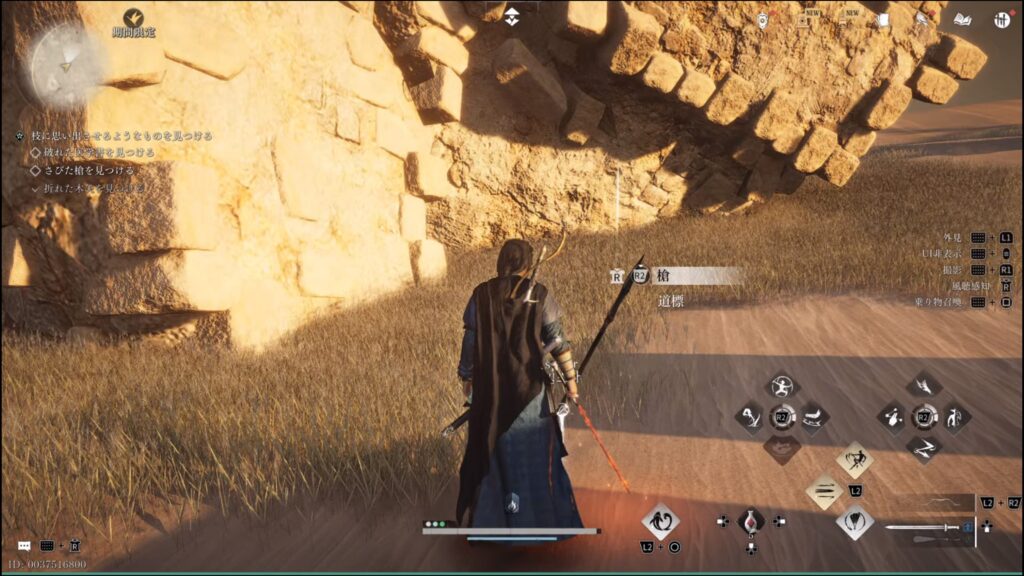This screenshot has width=1024, height=576.
Task: Select the red healing gourd item
Action: coord(750,521)
